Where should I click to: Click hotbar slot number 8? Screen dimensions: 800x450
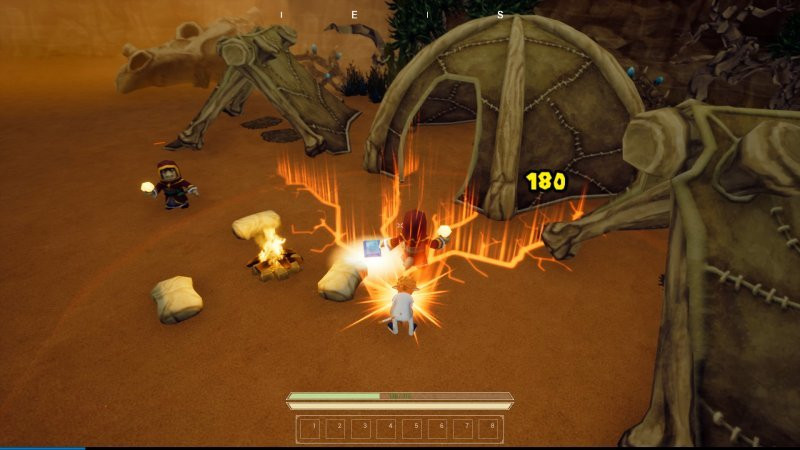coord(488,429)
